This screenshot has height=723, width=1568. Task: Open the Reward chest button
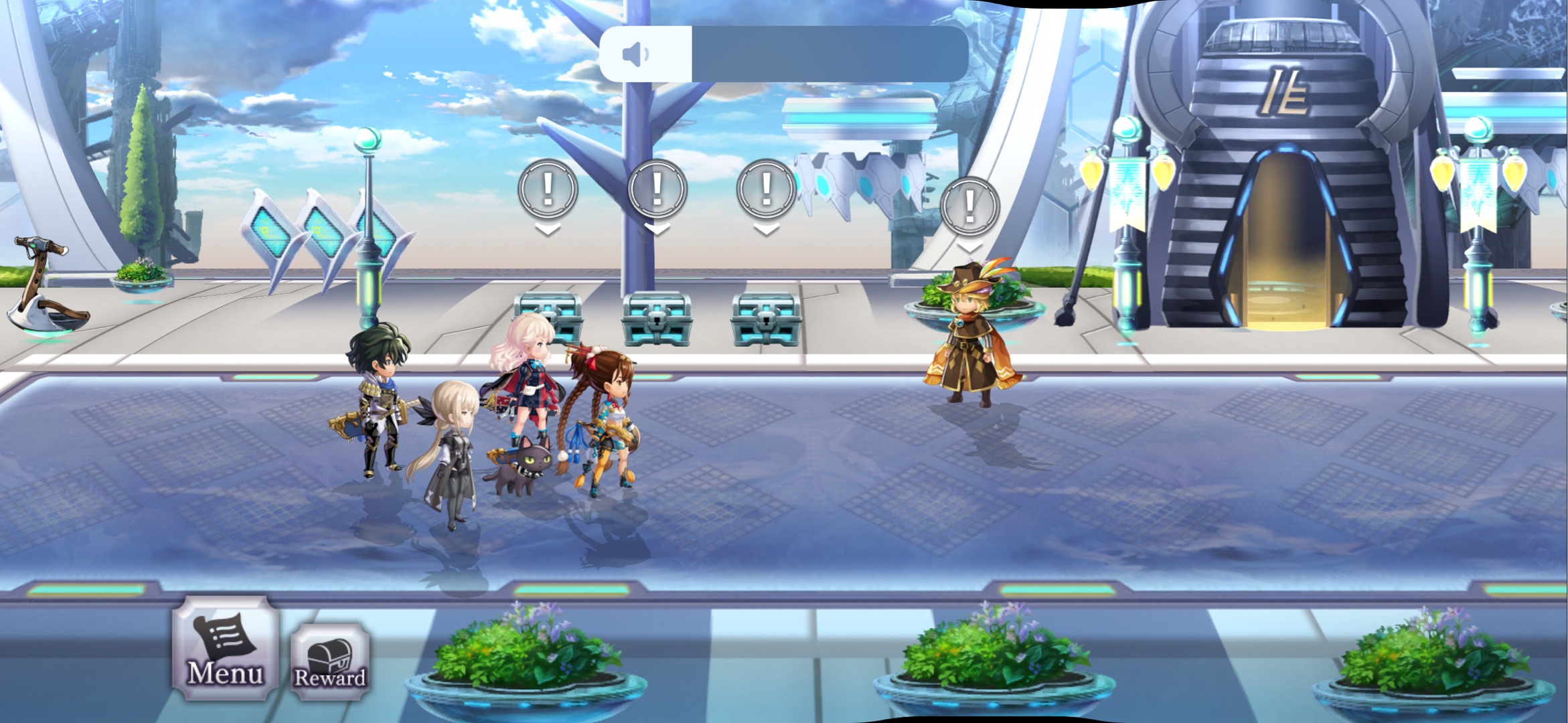(330, 663)
